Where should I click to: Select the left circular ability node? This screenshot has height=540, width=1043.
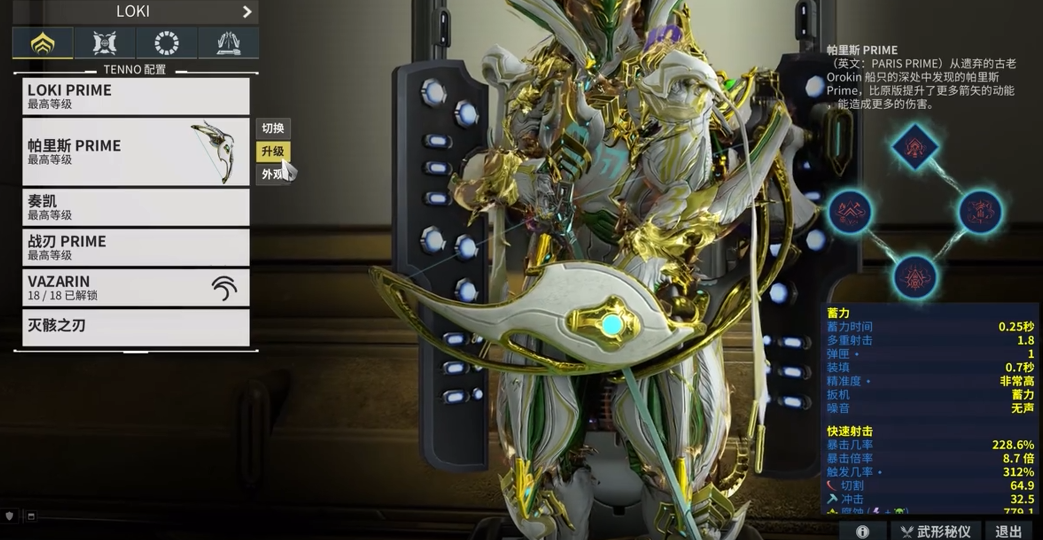point(850,212)
